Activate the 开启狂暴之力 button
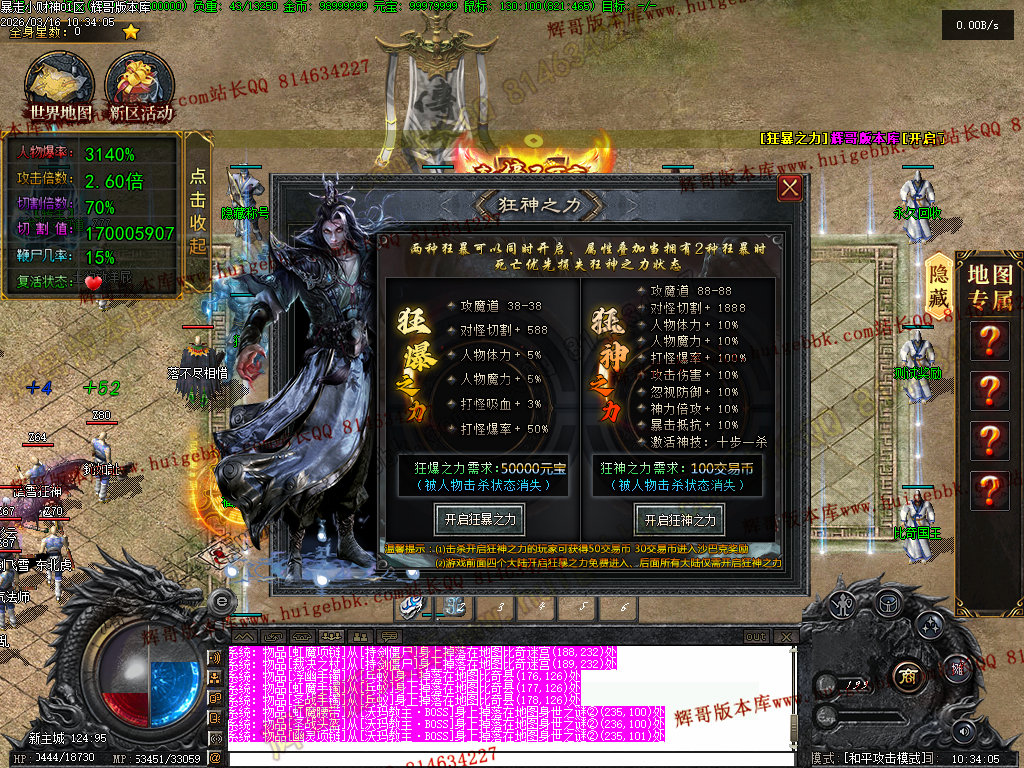 pyautogui.click(x=480, y=519)
